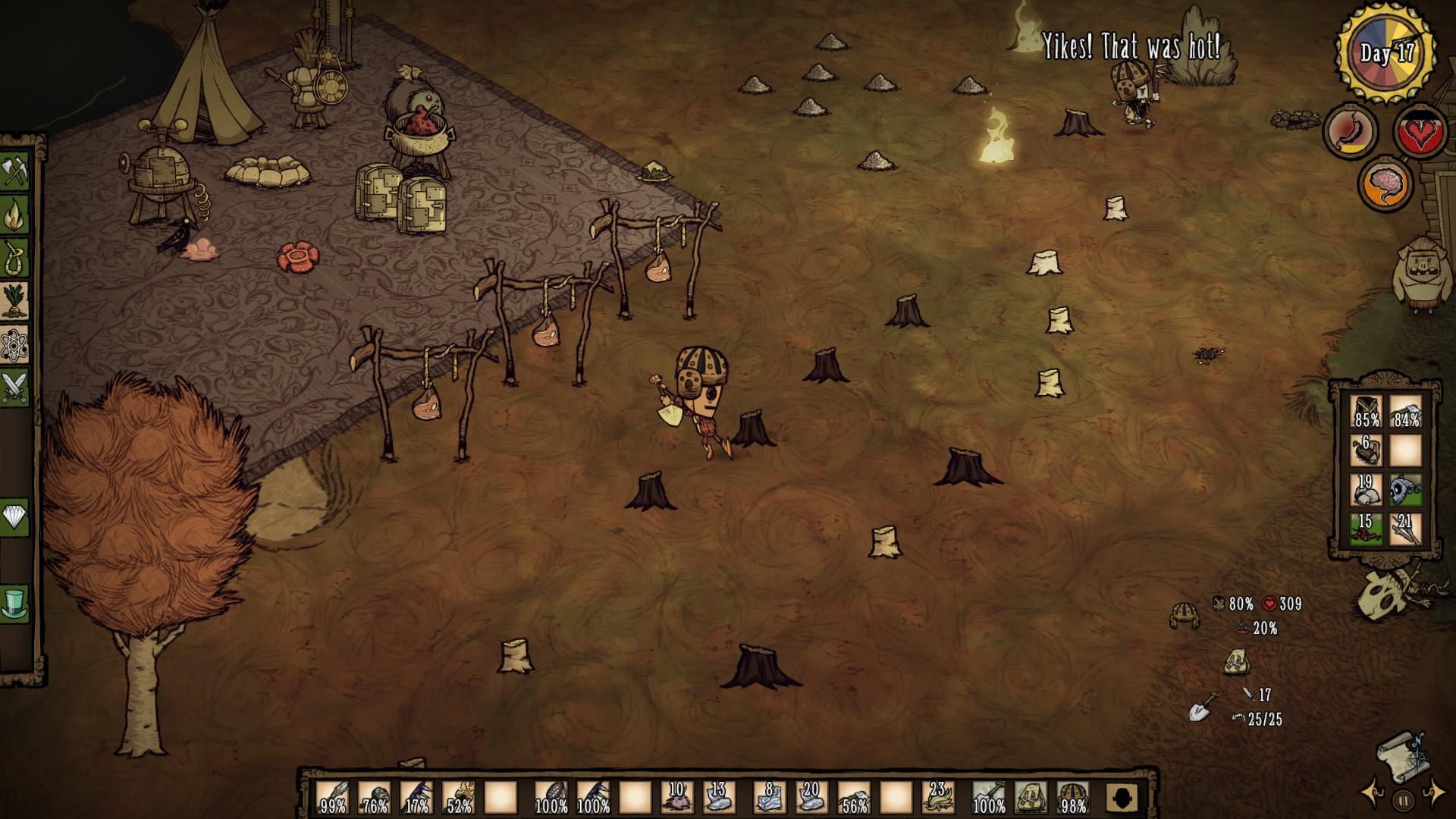This screenshot has width=1456, height=819.
Task: Click the equipped backpack slot
Action: click(x=1029, y=798)
